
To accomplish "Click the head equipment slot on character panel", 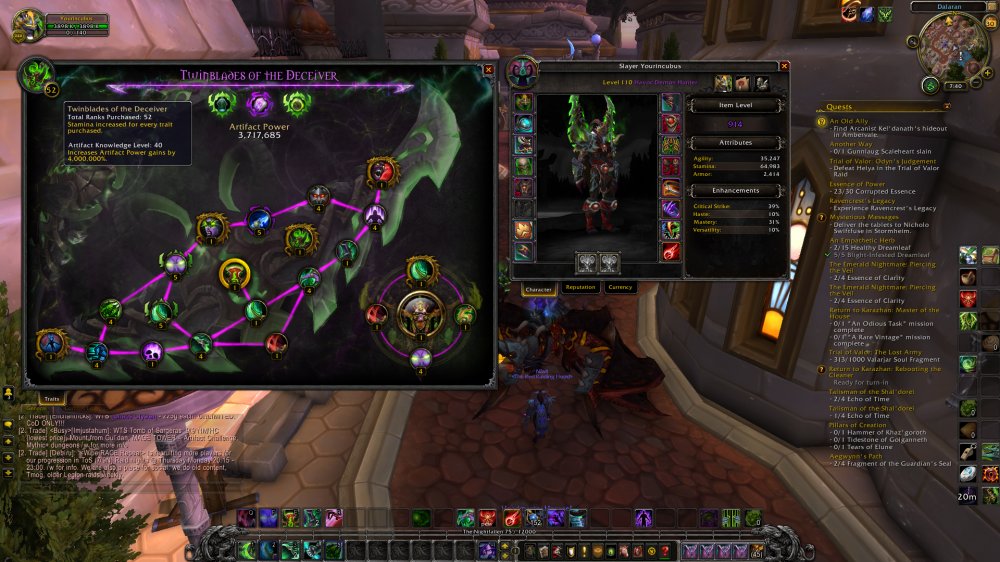I will [524, 102].
